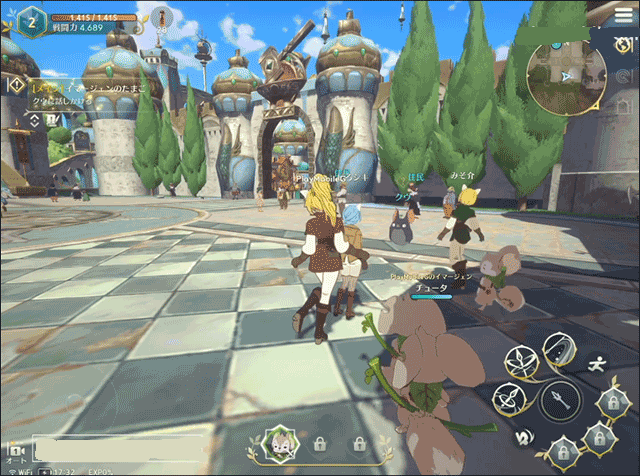Select the cat-eared Imagine companion portrait
Viewport: 640px width, 476px height.
[x=277, y=441]
